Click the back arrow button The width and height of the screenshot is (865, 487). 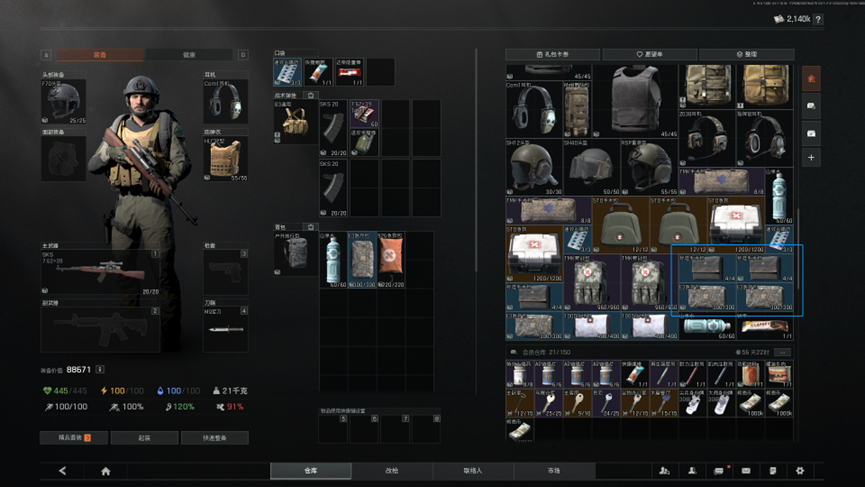(62, 470)
